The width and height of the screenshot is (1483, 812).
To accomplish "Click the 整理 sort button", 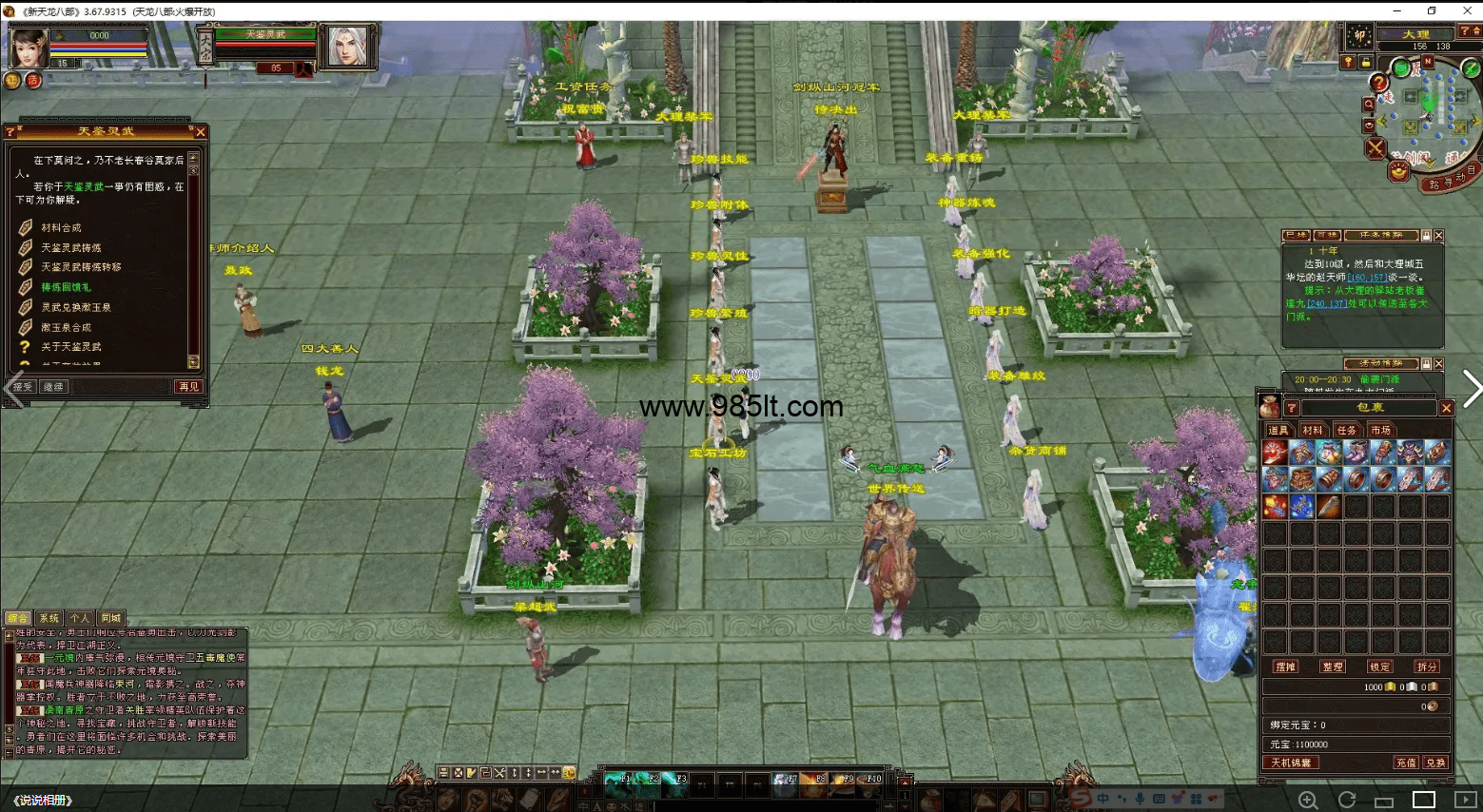I will pyautogui.click(x=1333, y=667).
